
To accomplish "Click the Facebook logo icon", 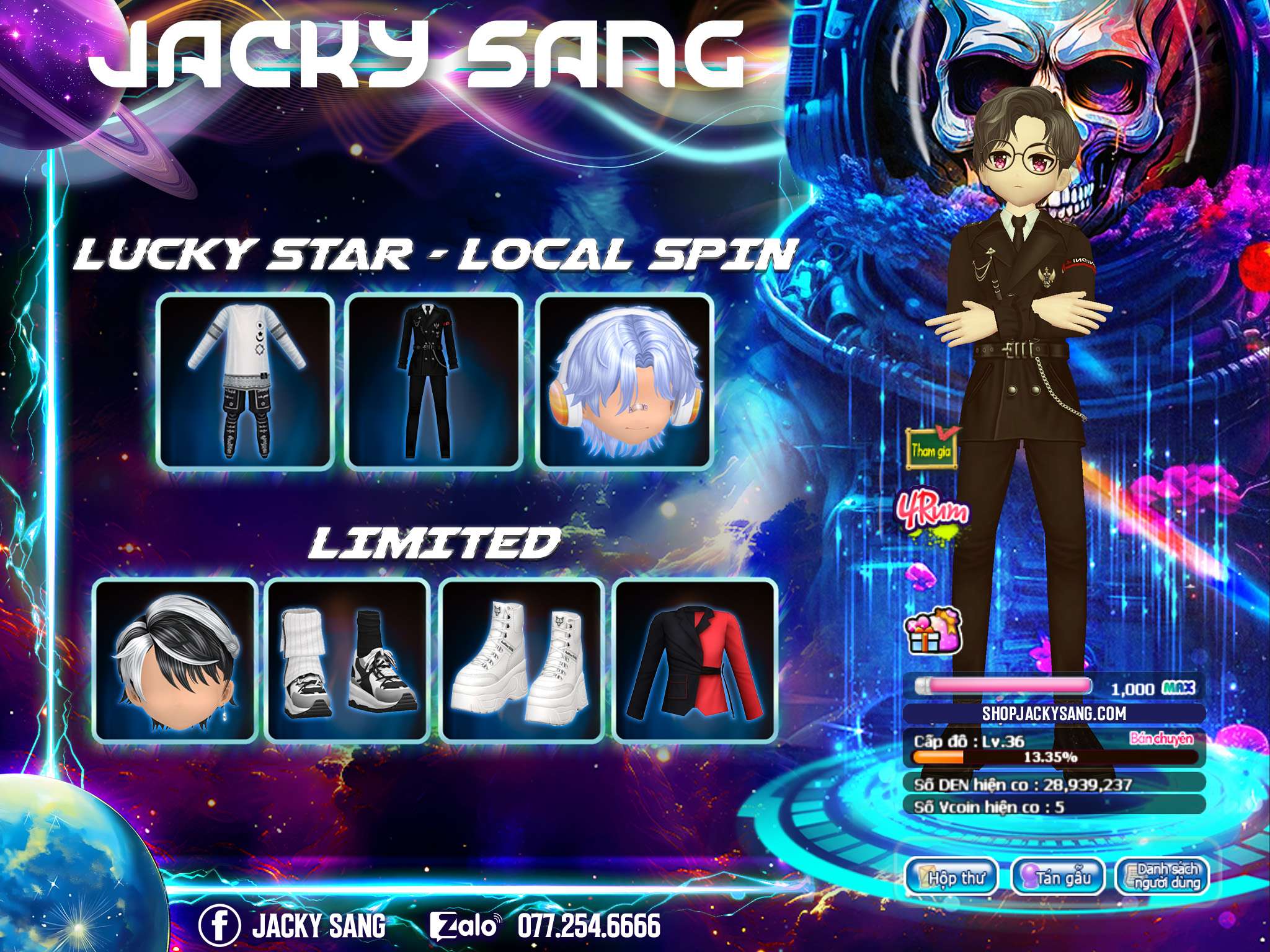I will (219, 926).
